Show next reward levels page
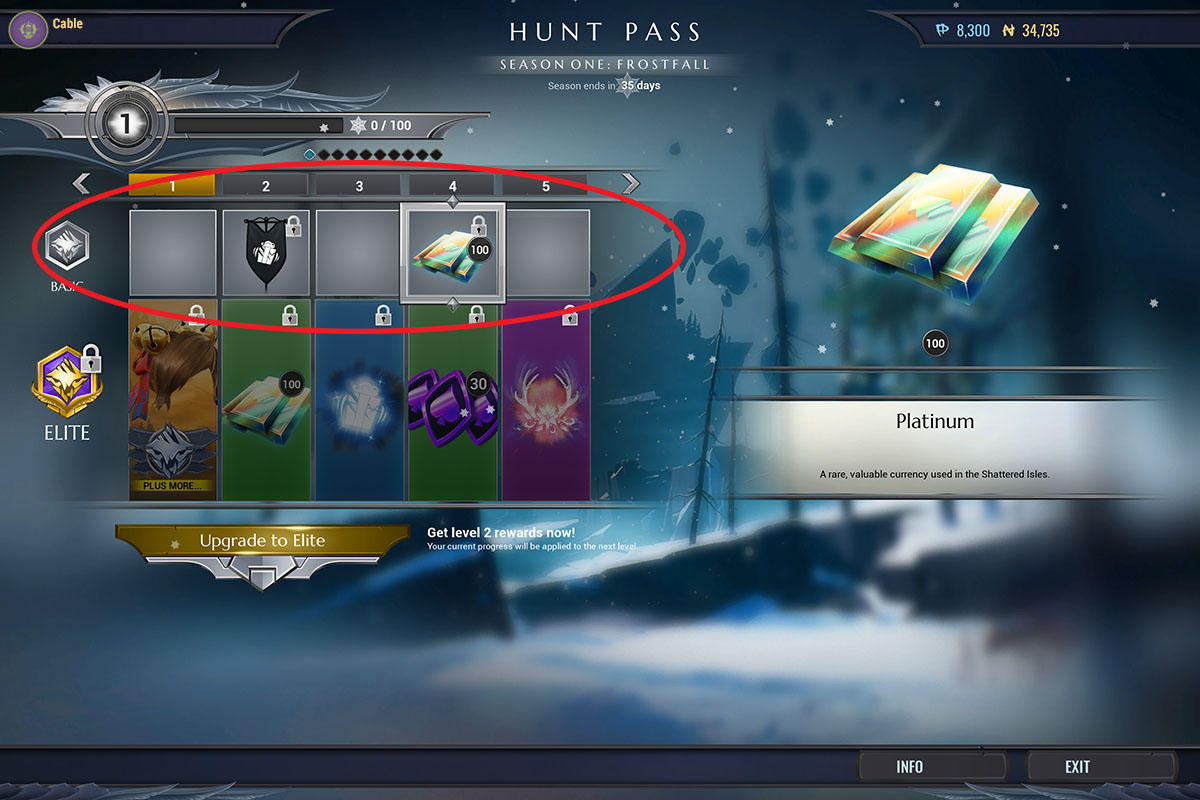1200x800 pixels. 630,184
